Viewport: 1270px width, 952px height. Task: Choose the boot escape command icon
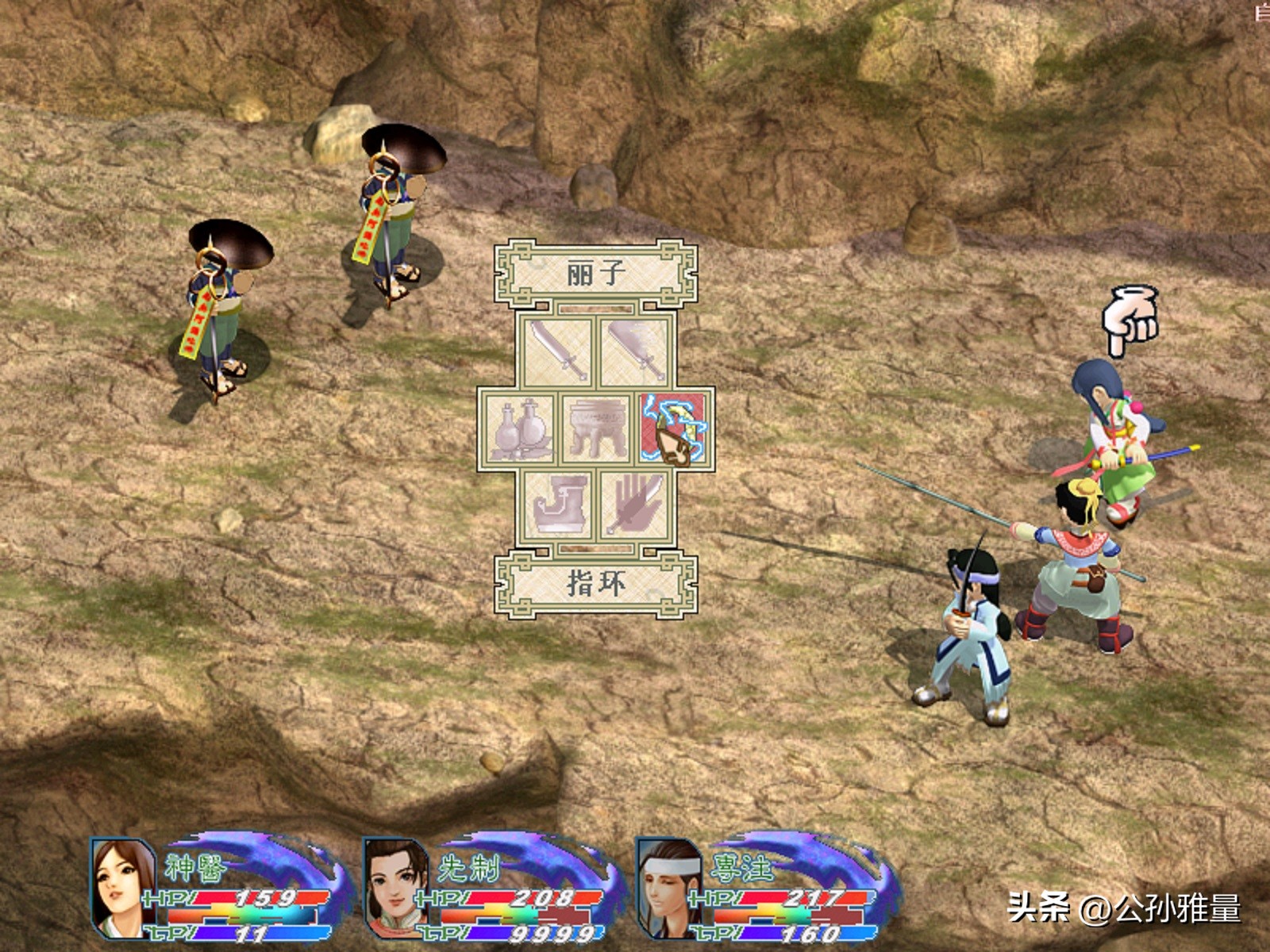click(x=557, y=505)
